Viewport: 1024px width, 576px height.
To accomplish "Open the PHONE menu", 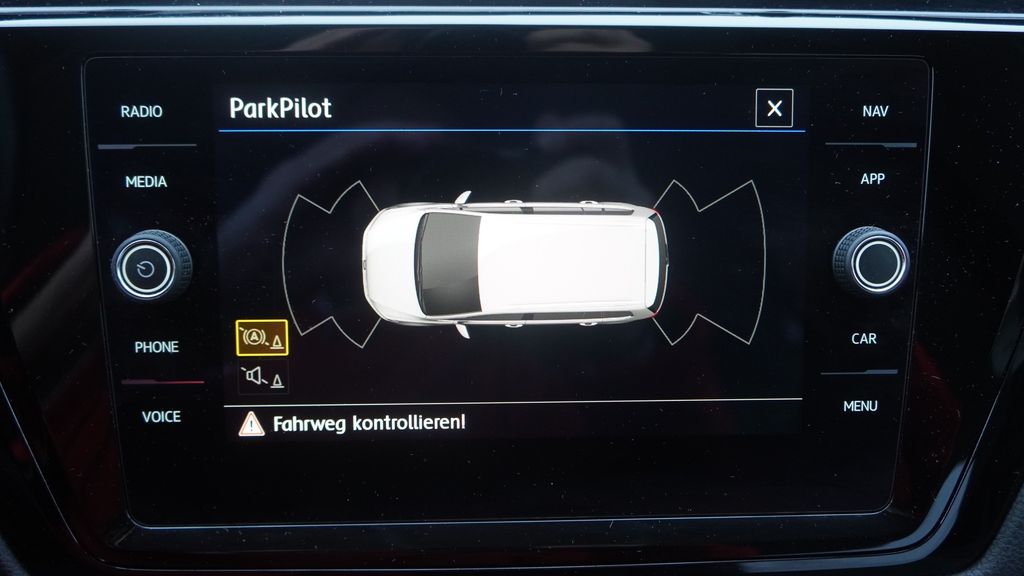I will pyautogui.click(x=157, y=347).
